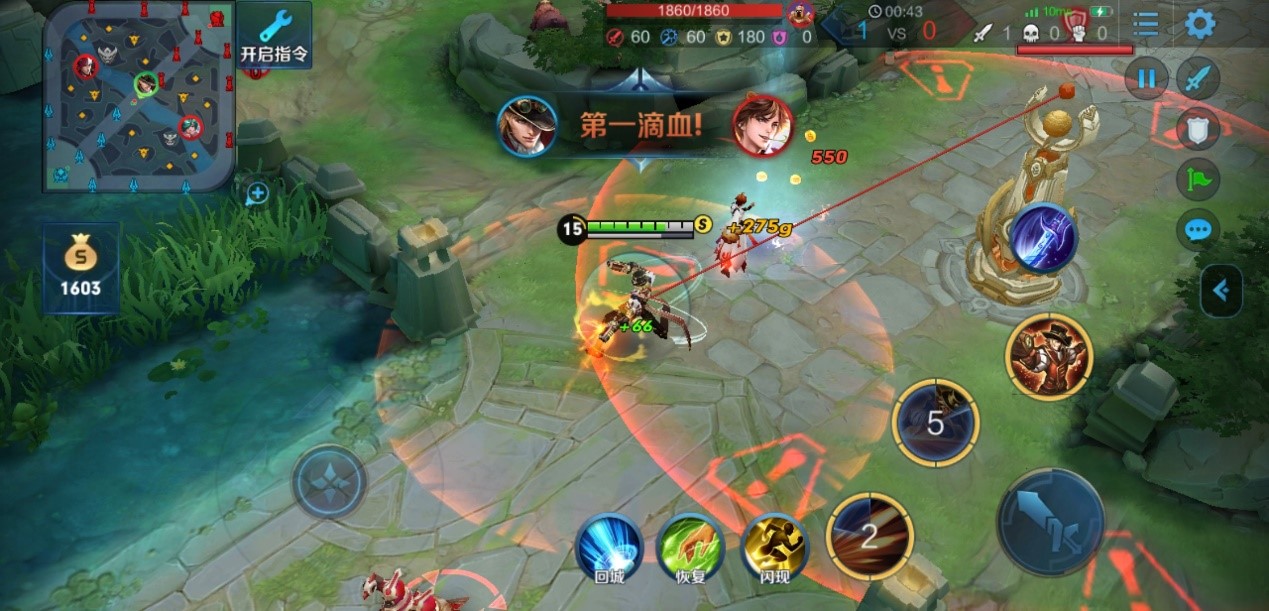Activate the 回城 recall spell
The image size is (1269, 611).
(x=608, y=546)
